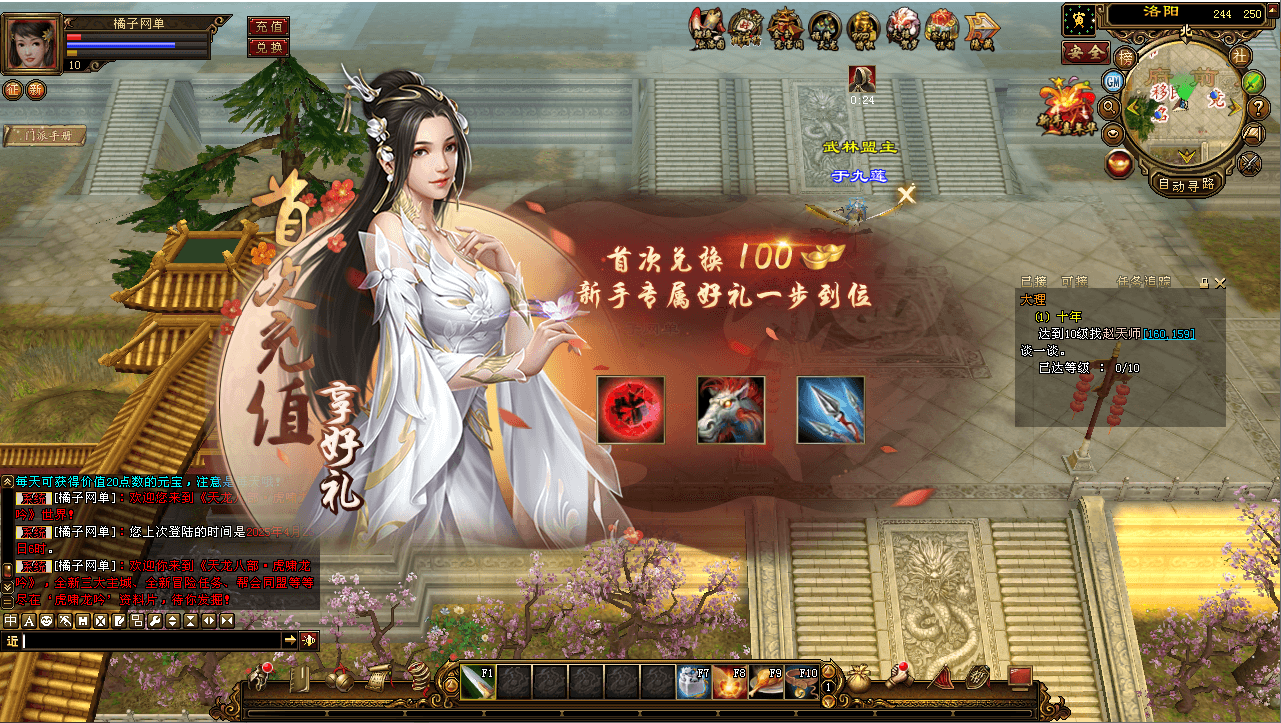Viewport: 1281px width, 723px height.
Task: Open the GM help button
Action: tap(1113, 80)
